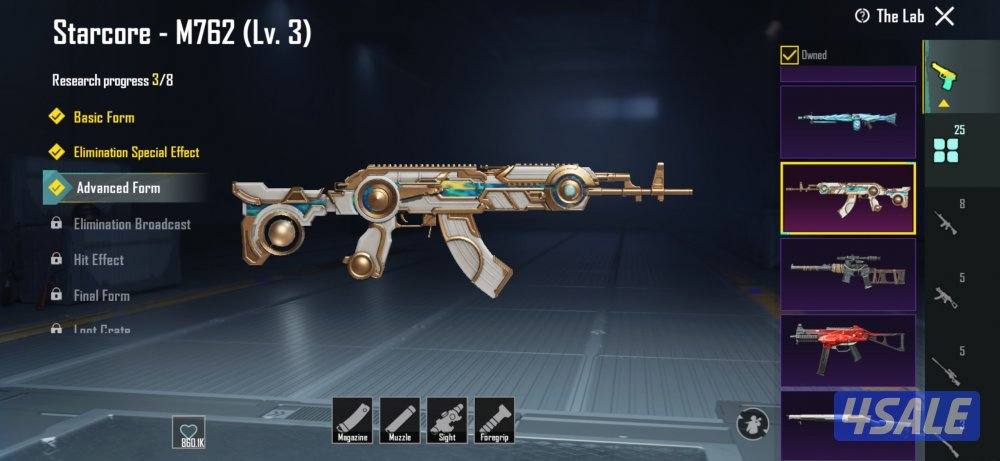This screenshot has height=461, width=1000.
Task: Select the blue machine gun skin thumbnail
Action: coord(847,120)
